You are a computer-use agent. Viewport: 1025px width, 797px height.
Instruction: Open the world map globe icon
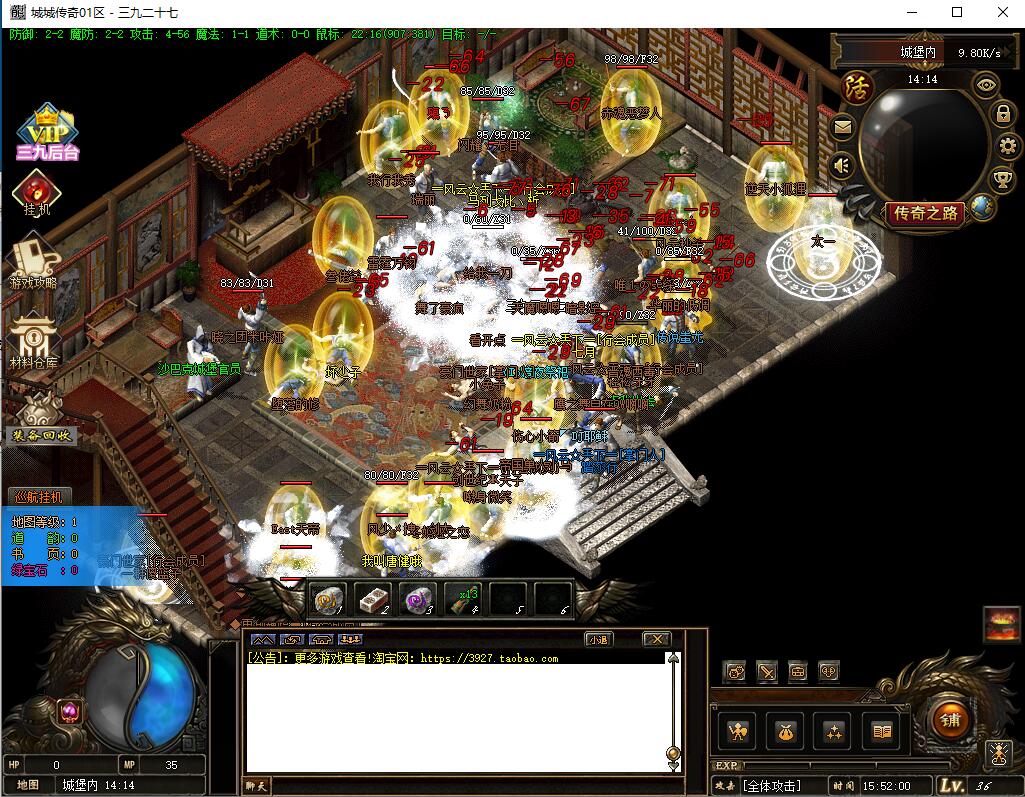982,207
